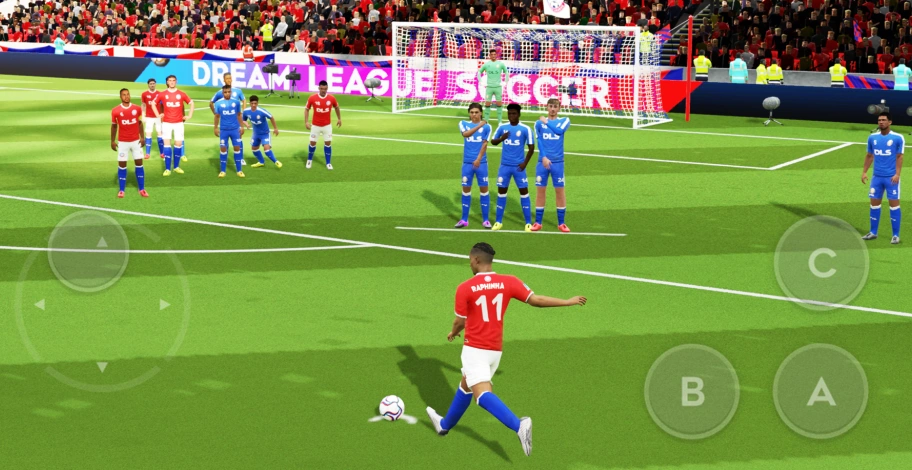
Task: Tap the C action button
Action: tap(821, 263)
